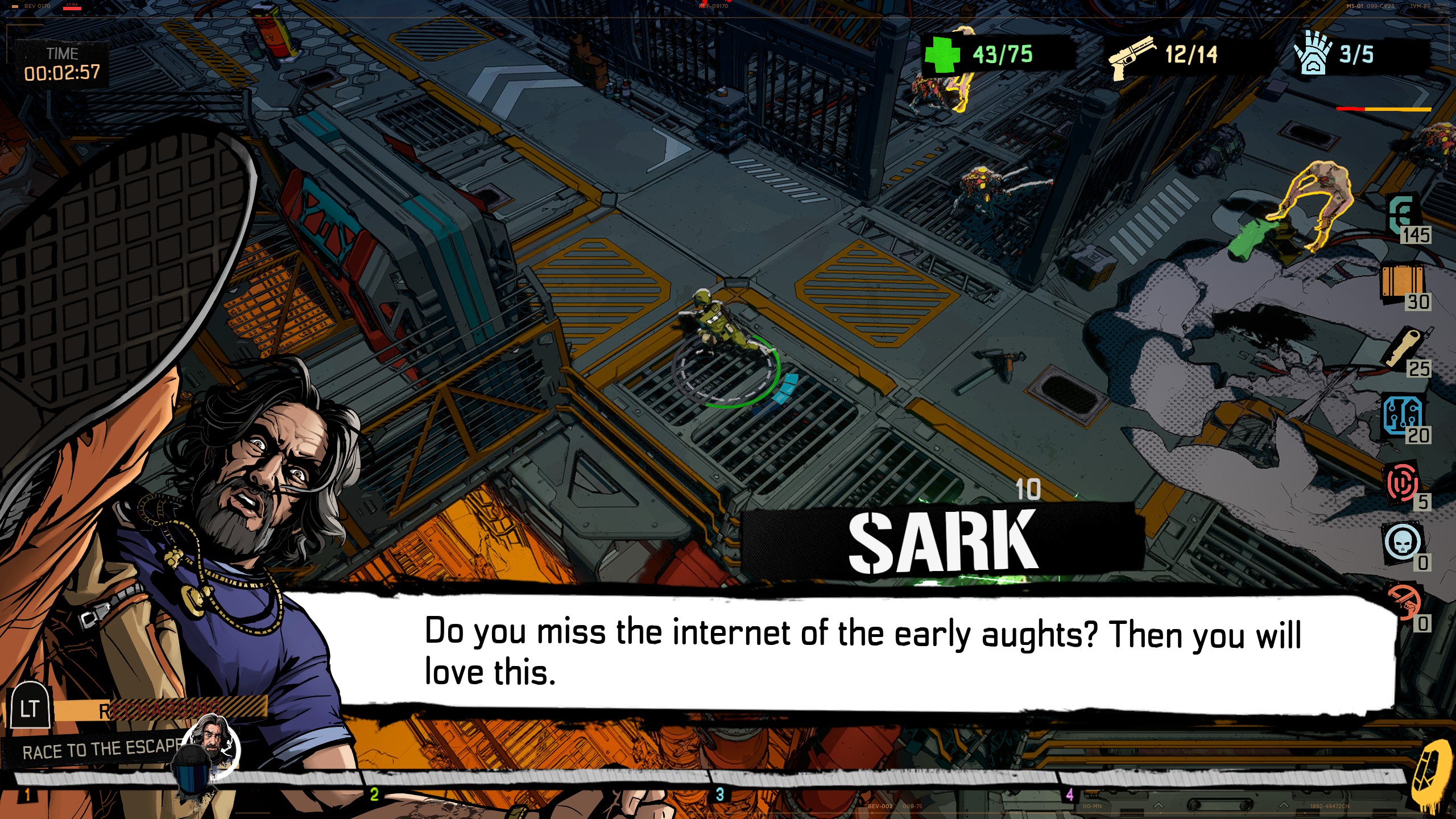The image size is (1456, 819).
Task: Open the Race to the Escape objective
Action: tap(101, 751)
